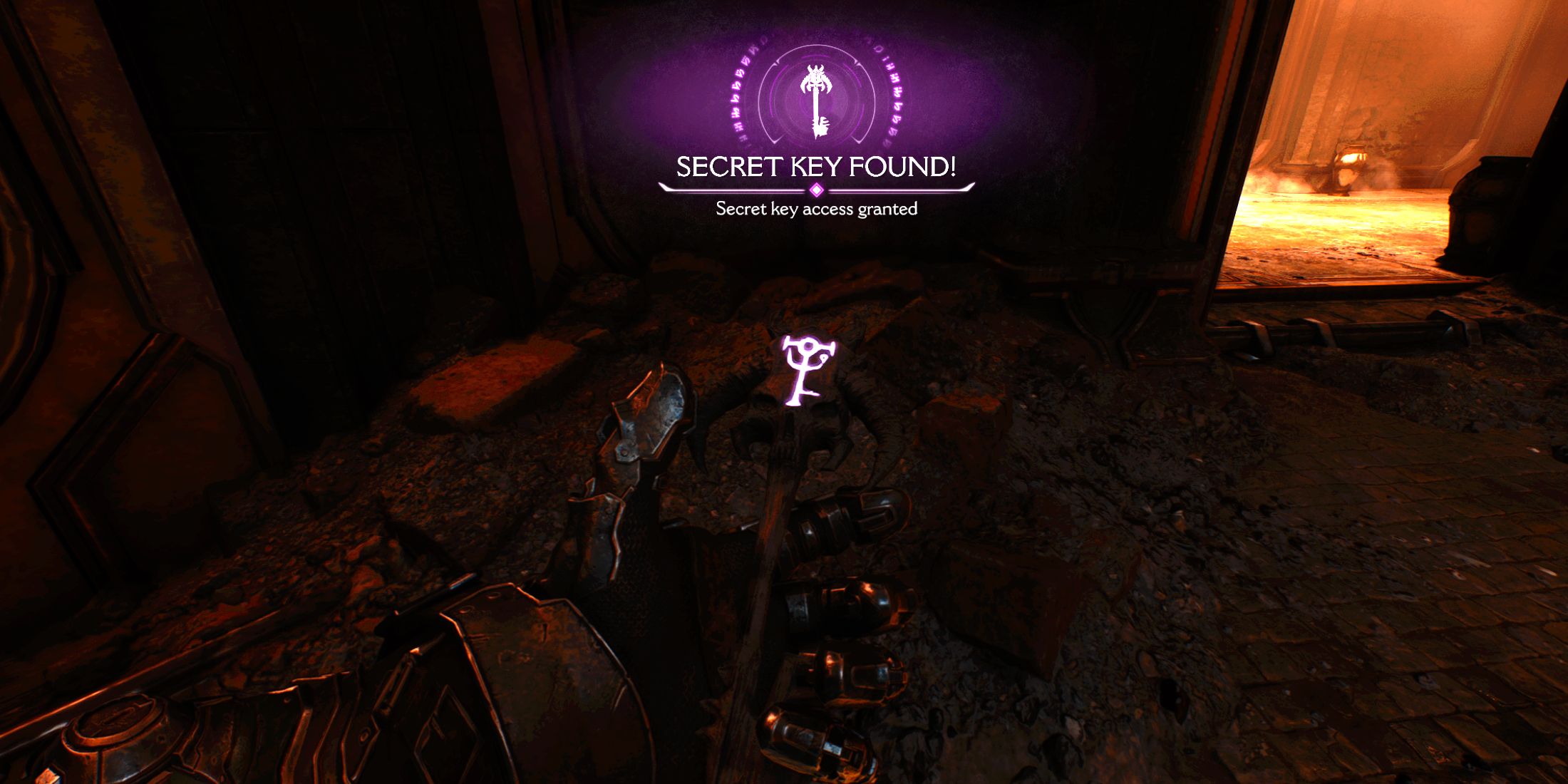Select the SECRET KEY FOUND title text
The height and width of the screenshot is (784, 1568).
point(817,165)
